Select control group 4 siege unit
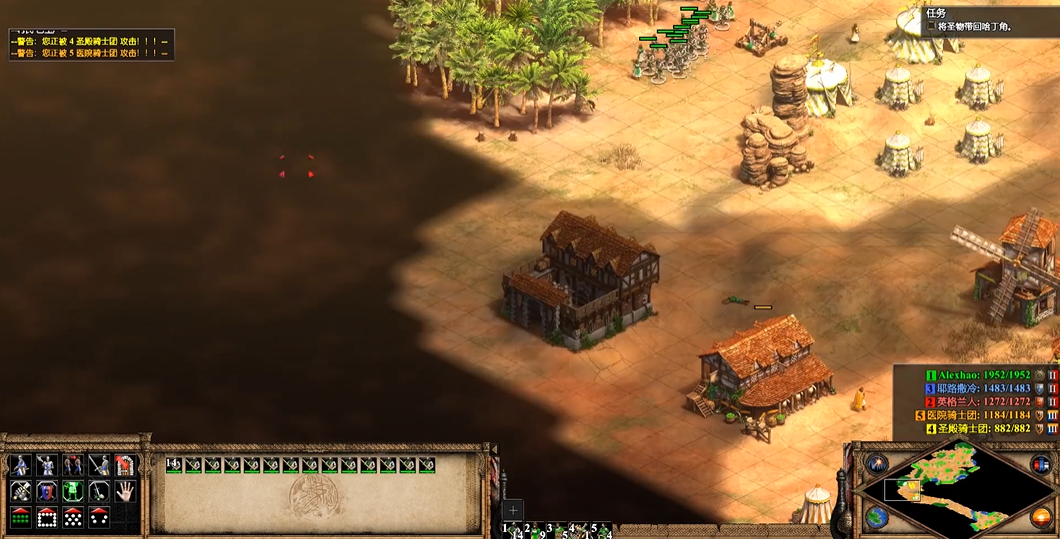This screenshot has width=1060, height=539. (578, 530)
